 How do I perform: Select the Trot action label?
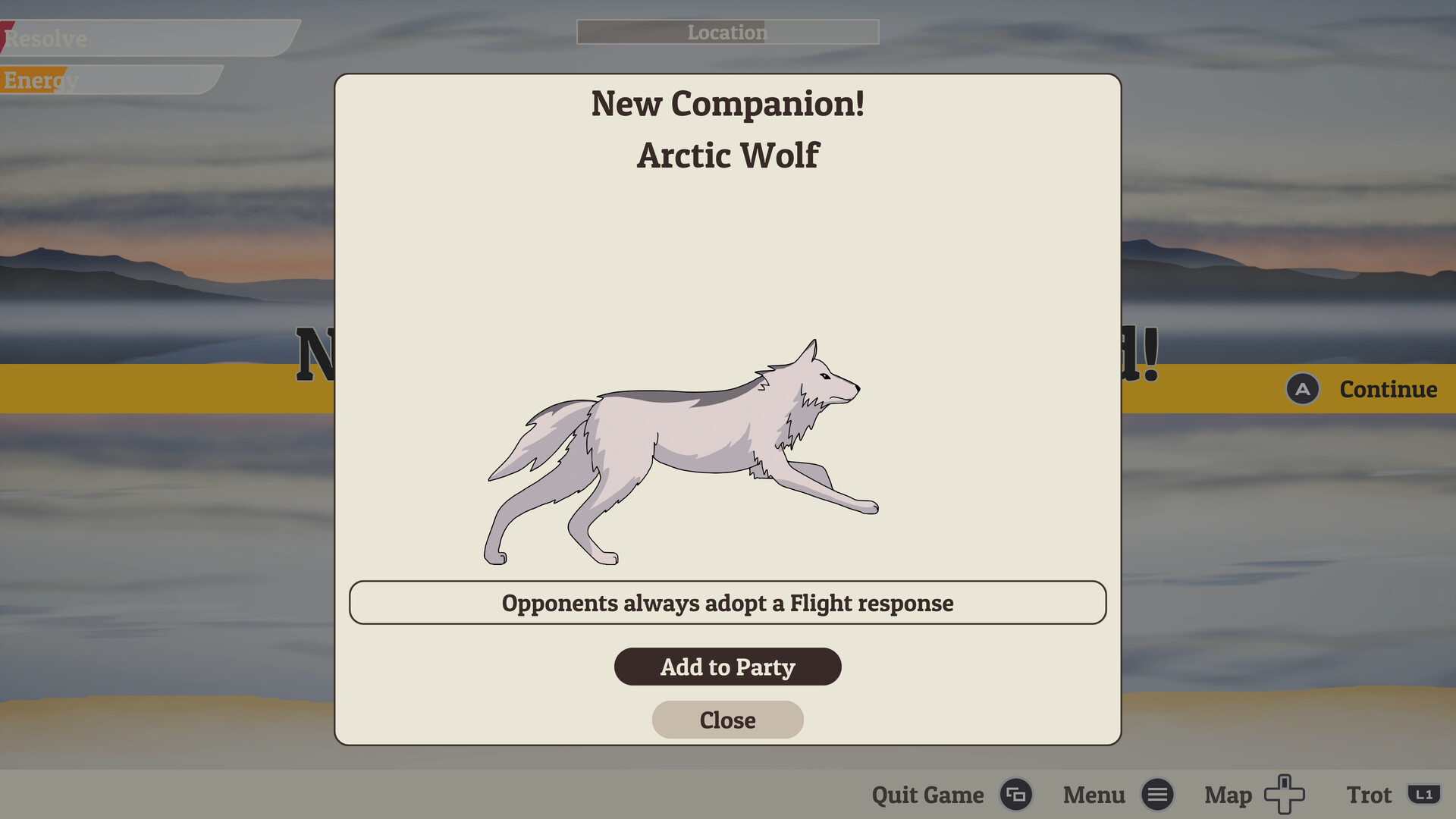point(1370,795)
